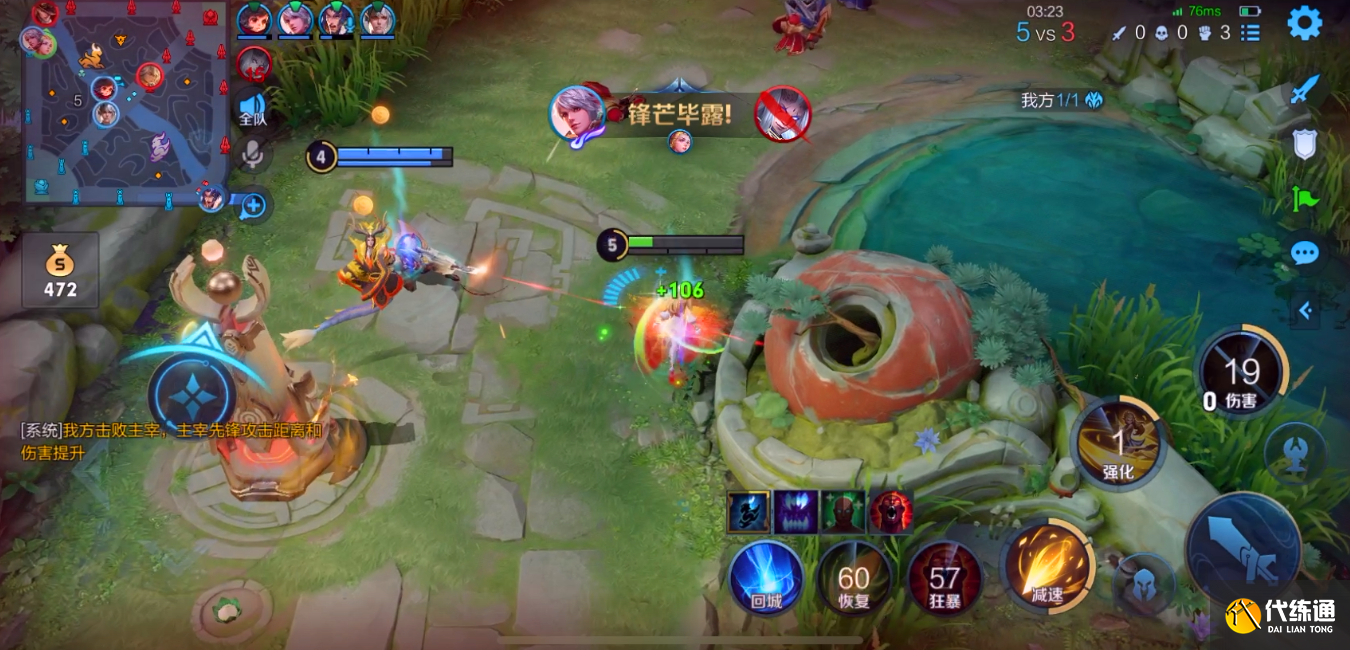Viewport: 1350px width, 650px height.
Task: Open the settings gear menu
Action: (1304, 23)
